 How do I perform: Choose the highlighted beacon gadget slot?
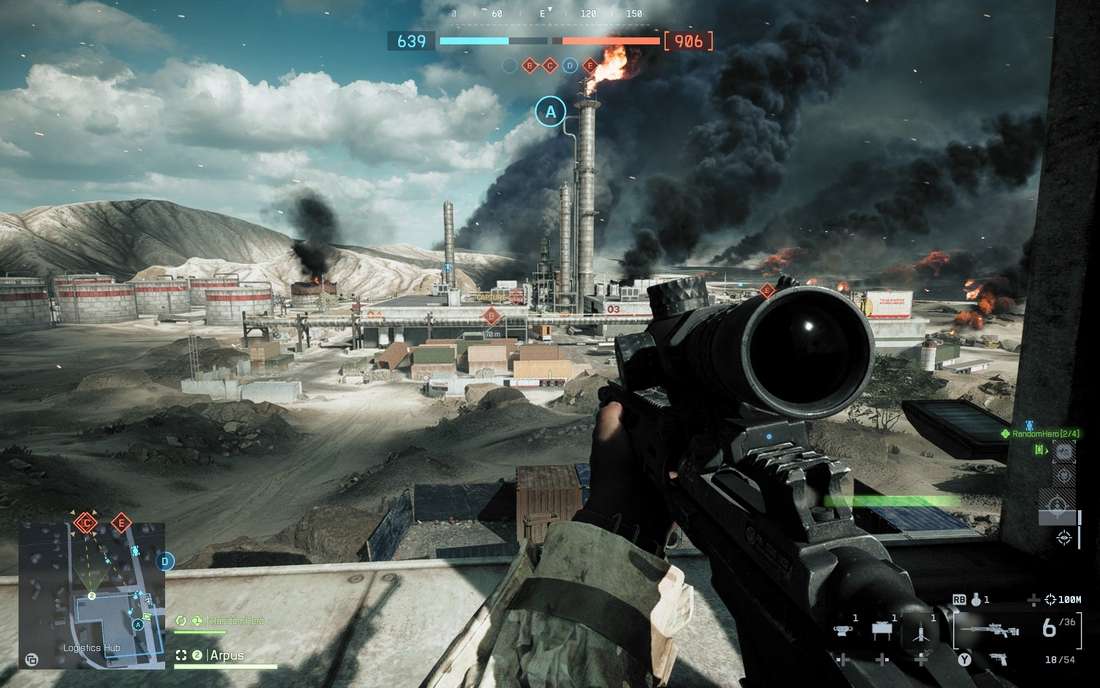point(919,631)
